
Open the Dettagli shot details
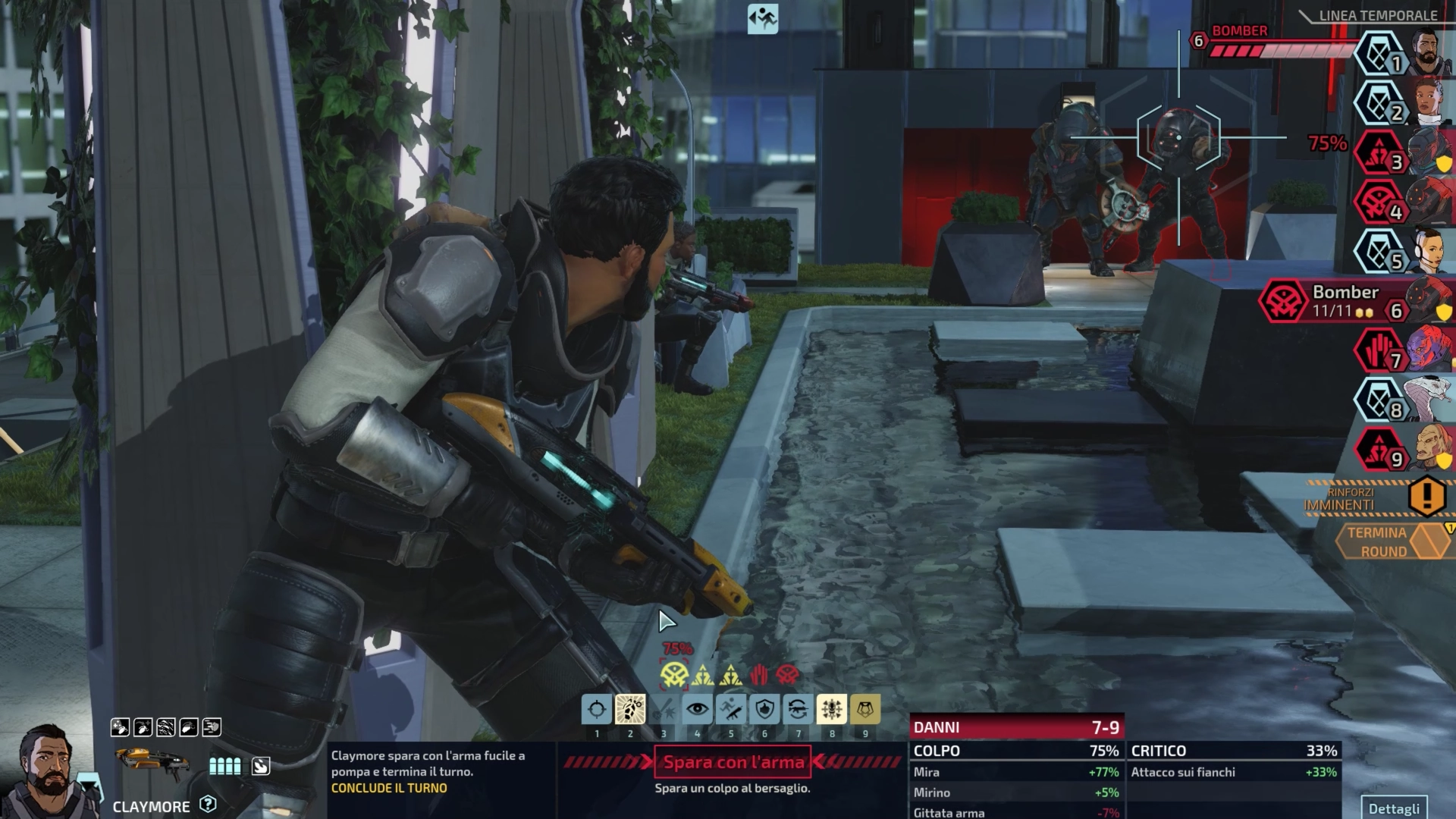click(1394, 808)
